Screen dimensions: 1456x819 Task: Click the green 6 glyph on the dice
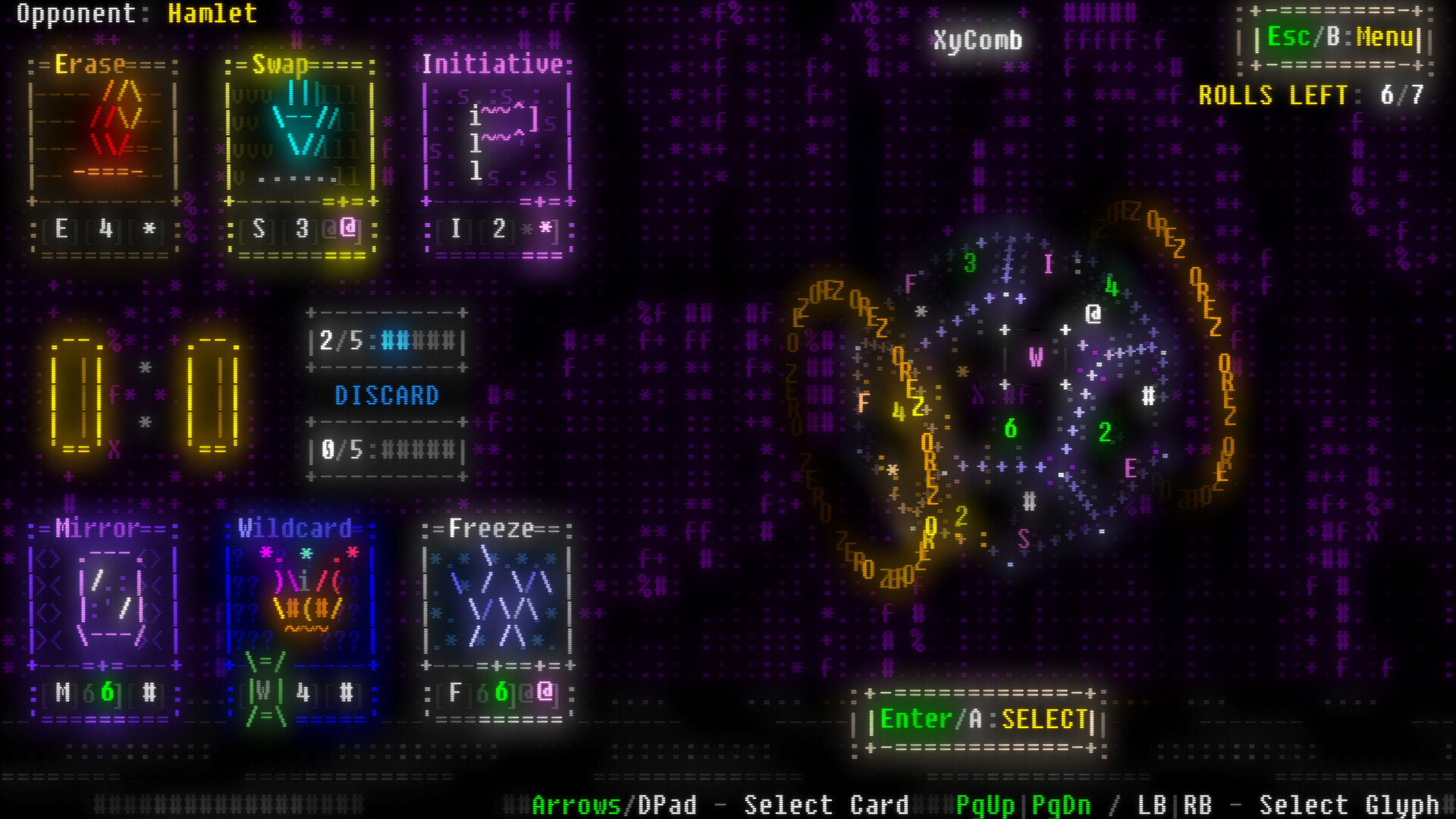pos(1012,429)
